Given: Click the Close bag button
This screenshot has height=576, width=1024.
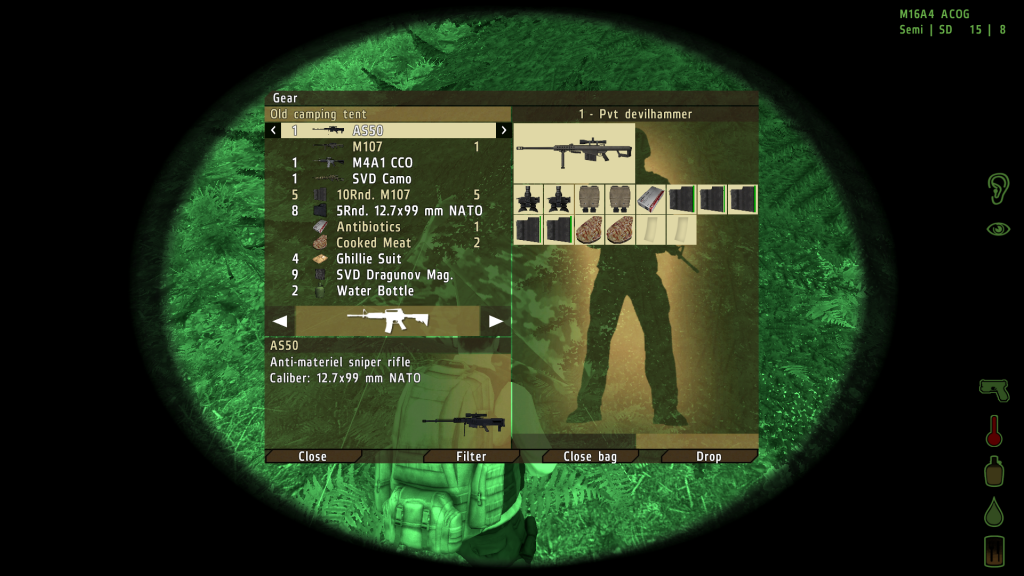Looking at the screenshot, I should coord(590,456).
